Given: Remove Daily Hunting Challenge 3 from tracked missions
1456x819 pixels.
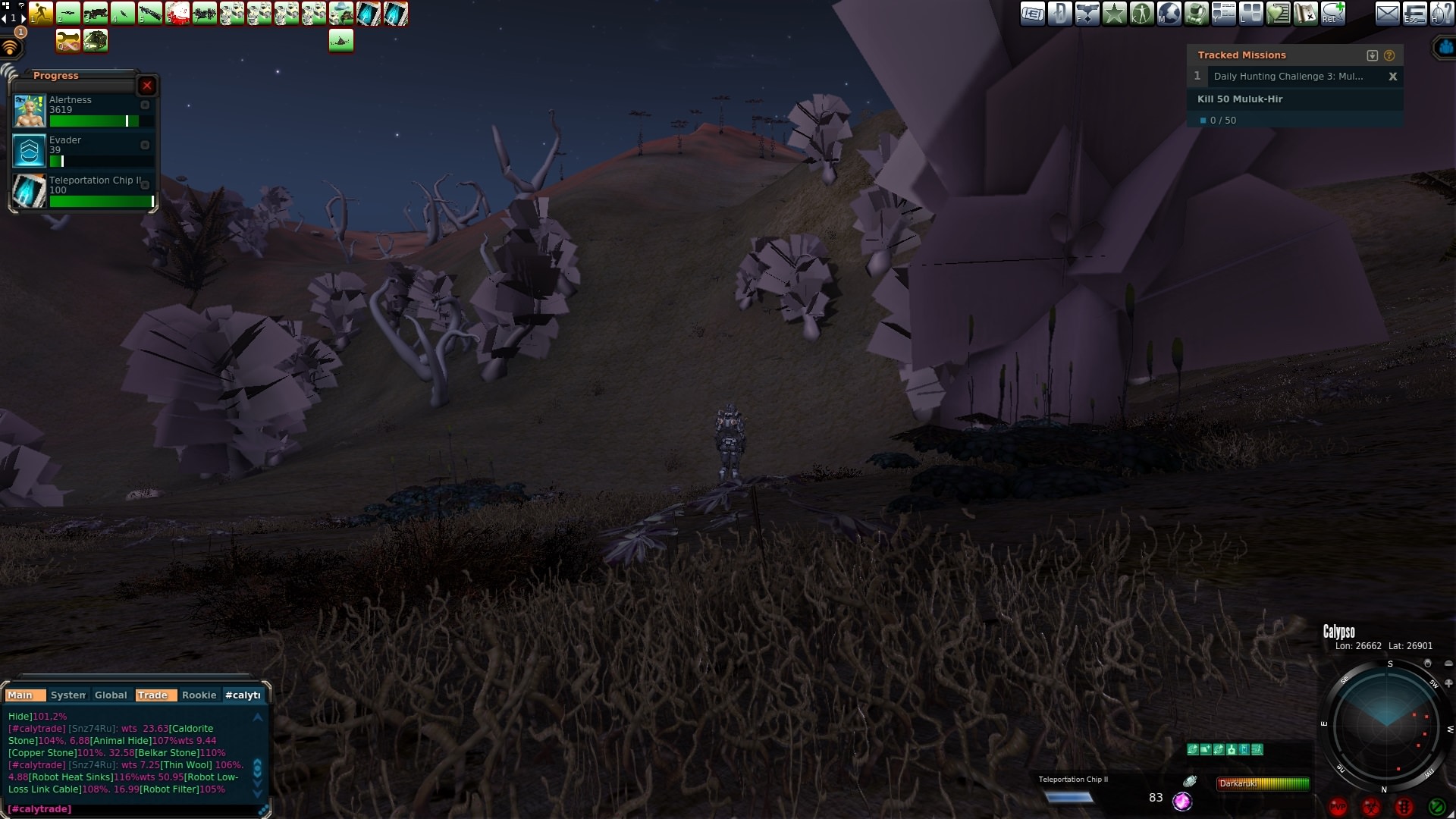Looking at the screenshot, I should (x=1392, y=77).
